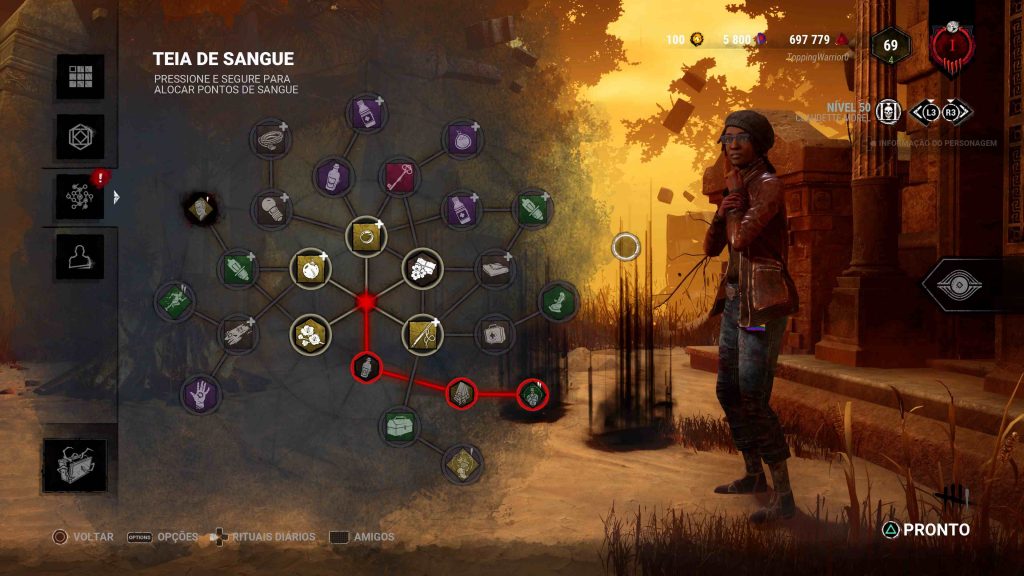Open the Bloodweb tab with red alert

tap(80, 196)
